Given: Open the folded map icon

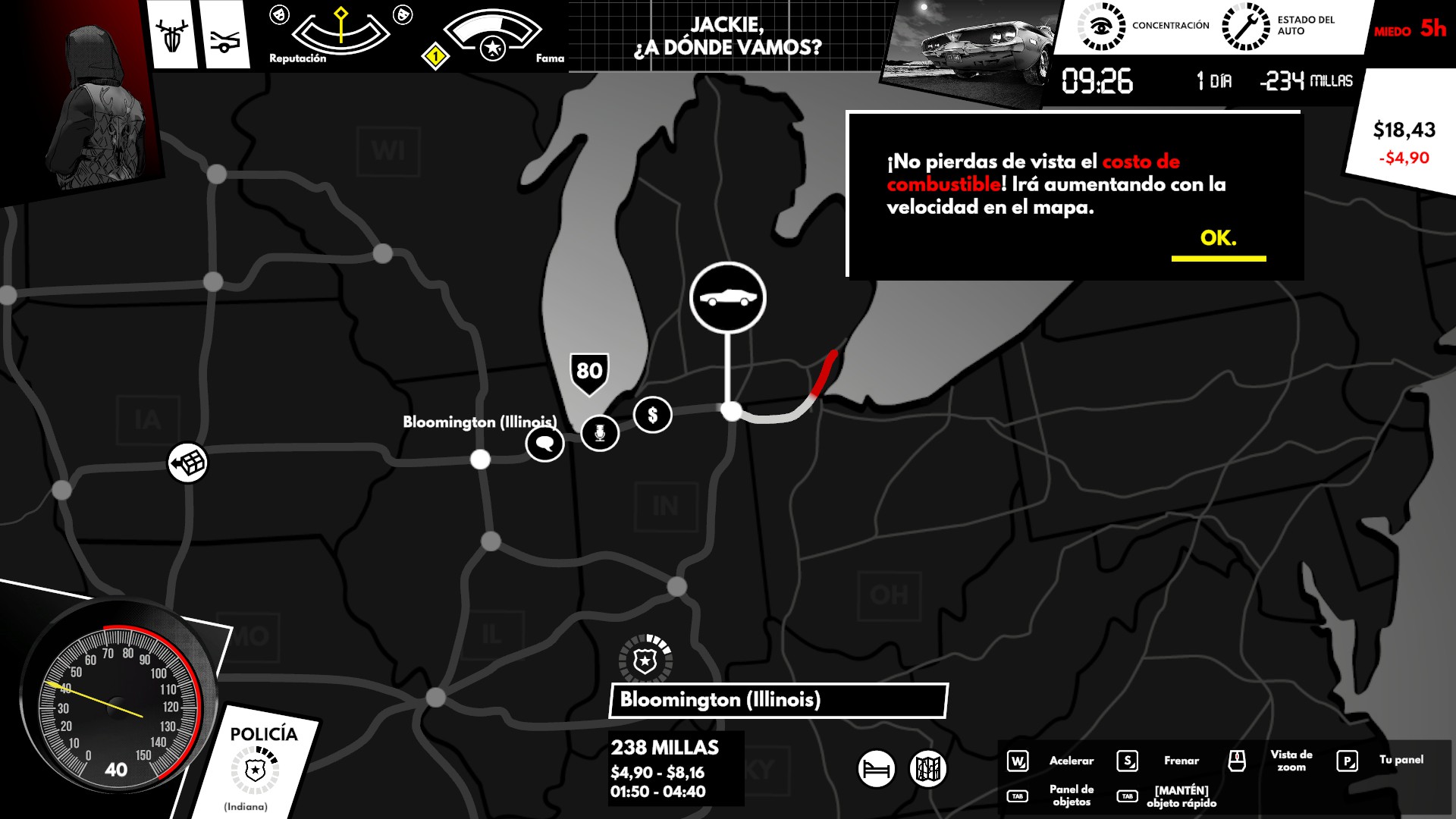Looking at the screenshot, I should coord(928,769).
